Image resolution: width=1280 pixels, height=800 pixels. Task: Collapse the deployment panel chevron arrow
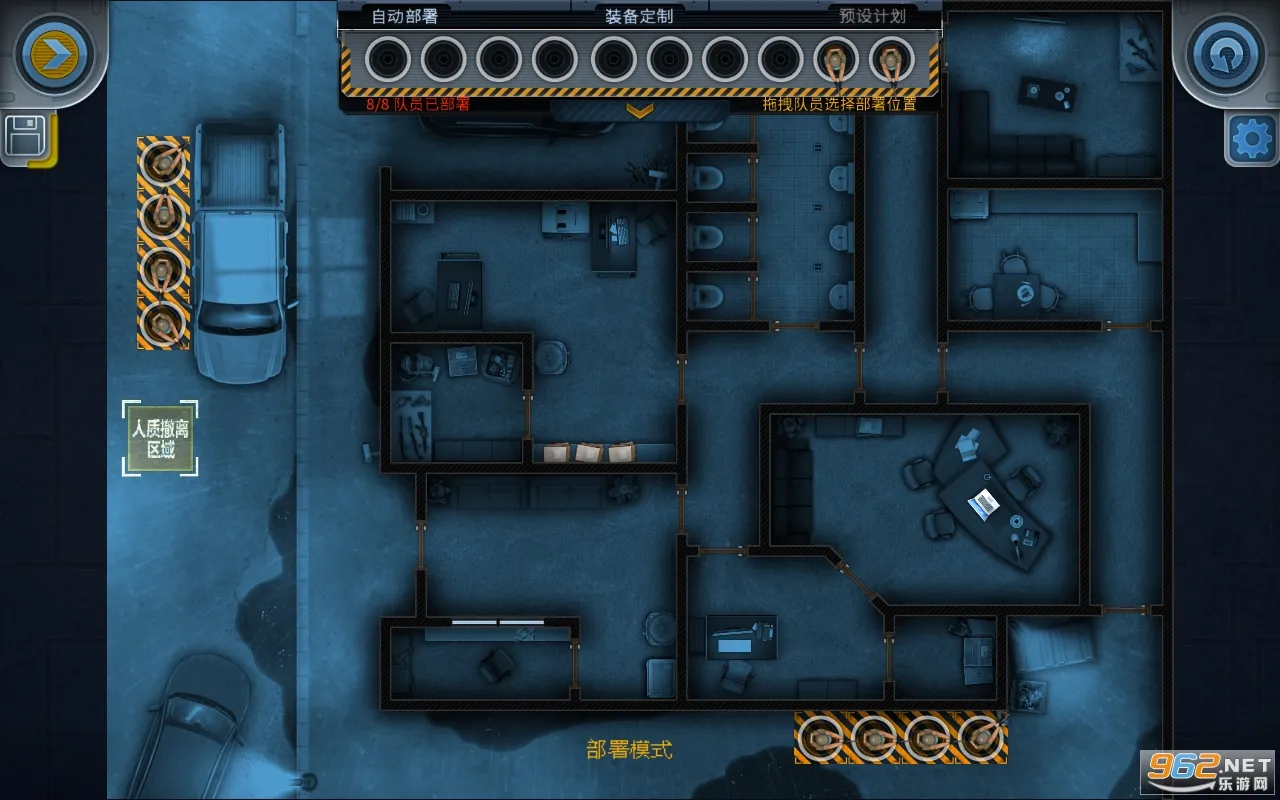[x=640, y=110]
